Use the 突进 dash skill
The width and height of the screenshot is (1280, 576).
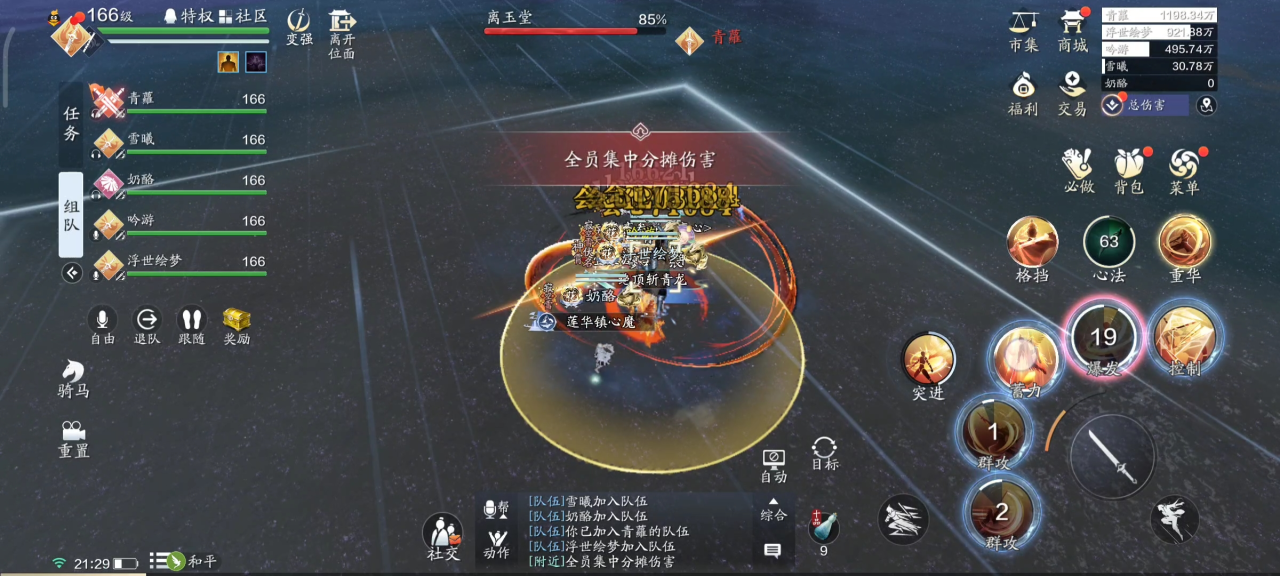(x=928, y=362)
